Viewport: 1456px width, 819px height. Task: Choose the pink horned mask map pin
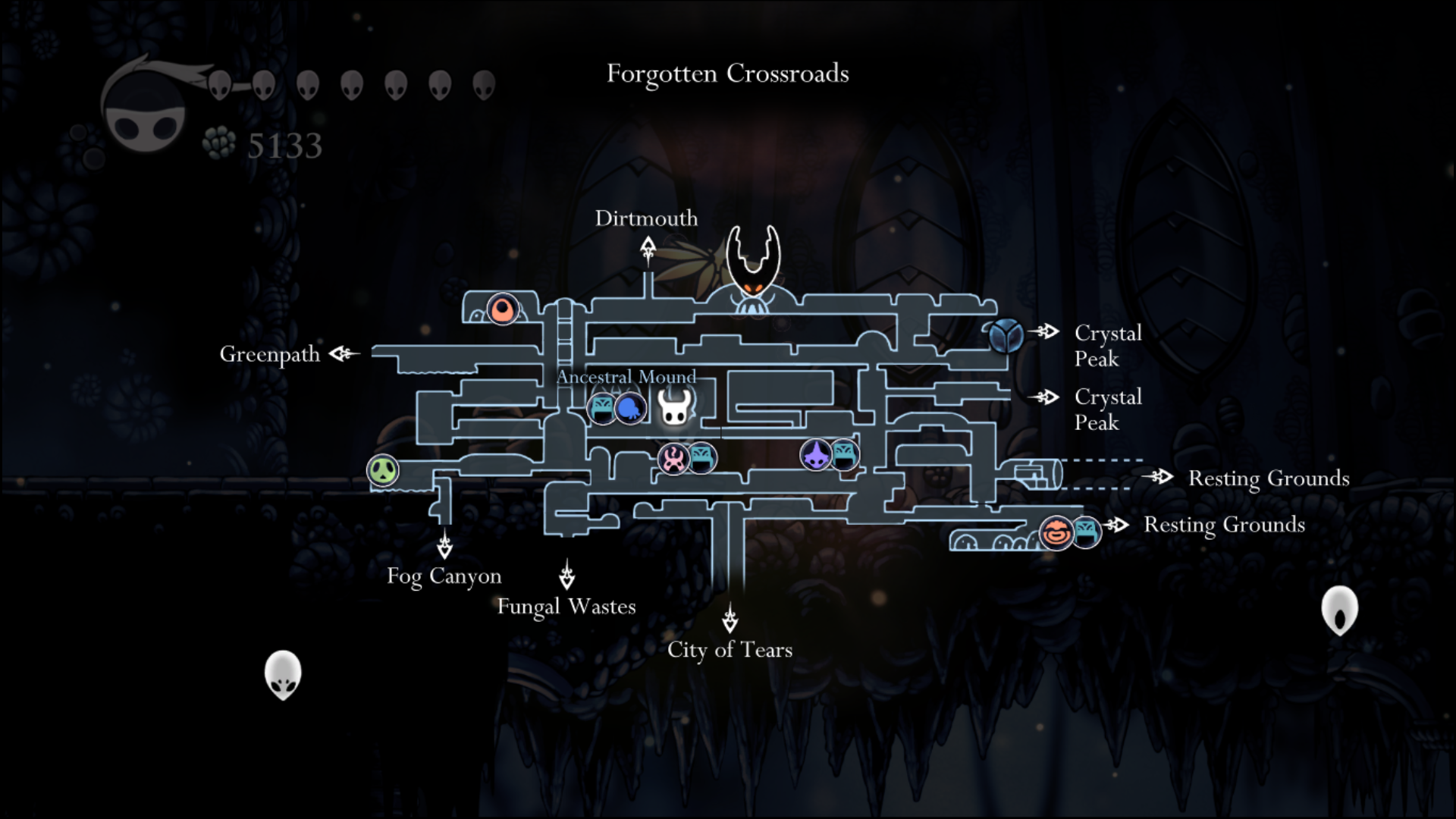(673, 459)
